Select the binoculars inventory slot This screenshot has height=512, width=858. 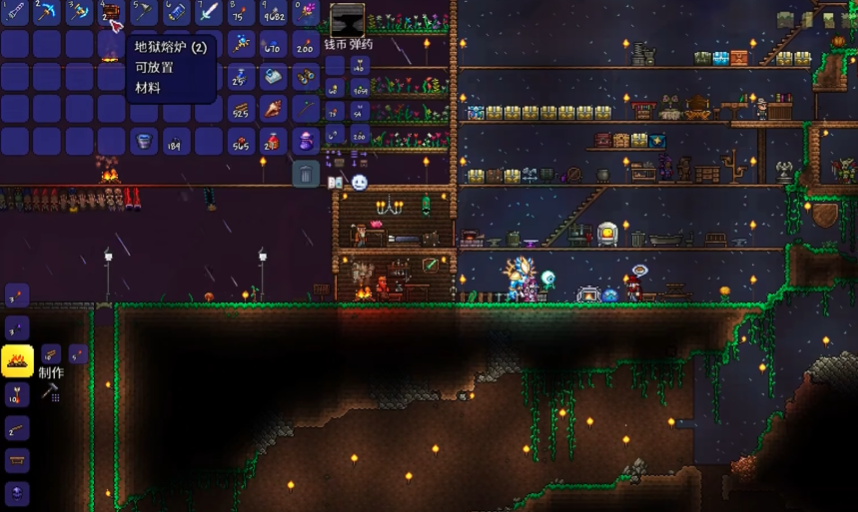pos(306,77)
